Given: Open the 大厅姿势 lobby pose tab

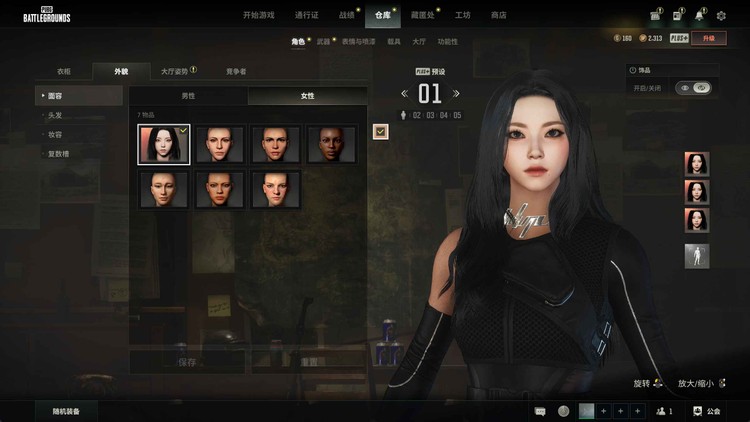Looking at the screenshot, I should 176,71.
